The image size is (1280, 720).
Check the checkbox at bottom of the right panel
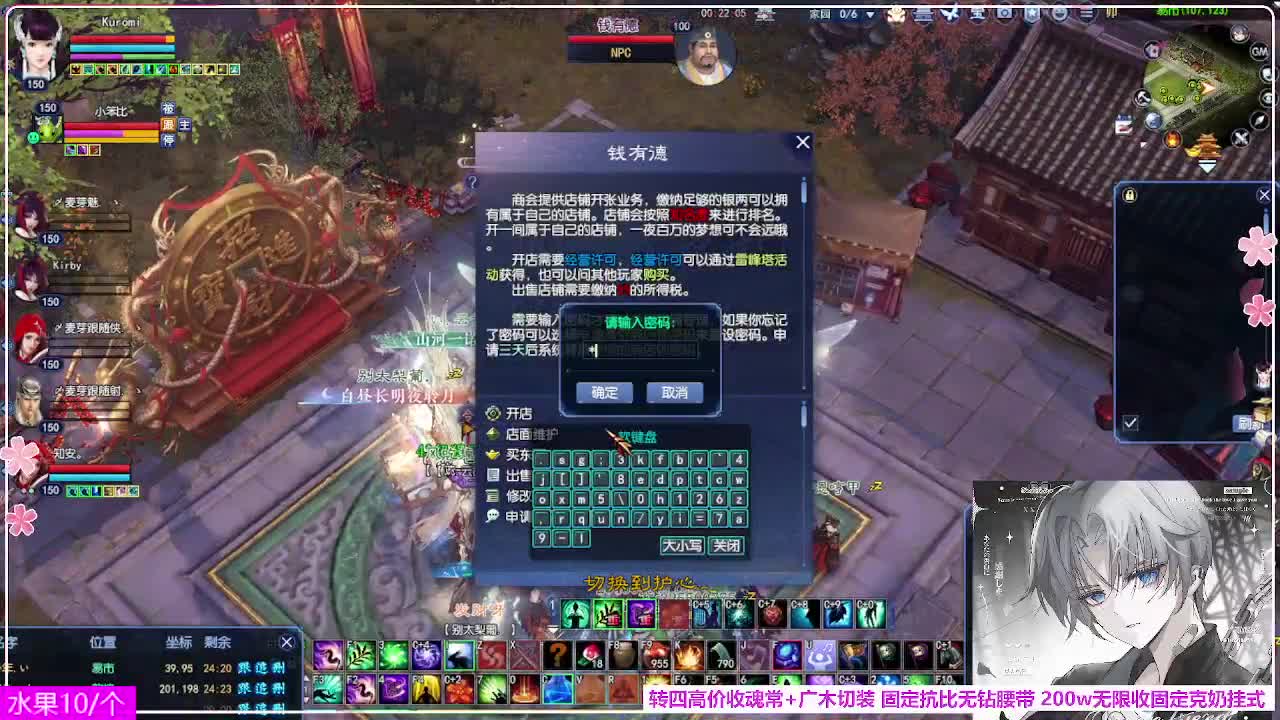1131,424
